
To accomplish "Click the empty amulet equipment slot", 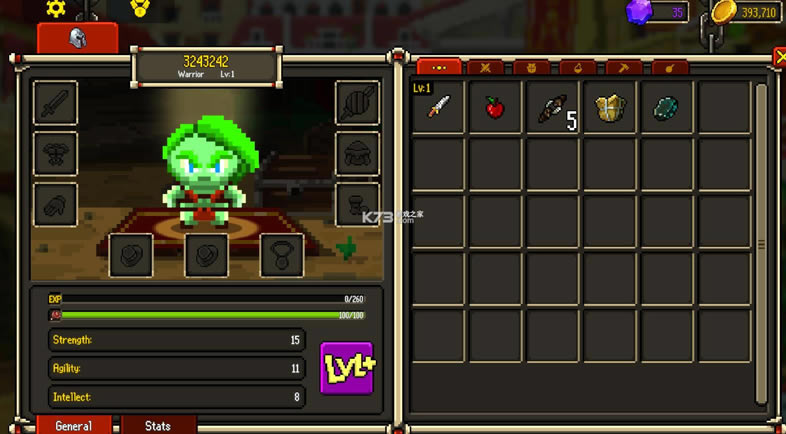I will [282, 255].
